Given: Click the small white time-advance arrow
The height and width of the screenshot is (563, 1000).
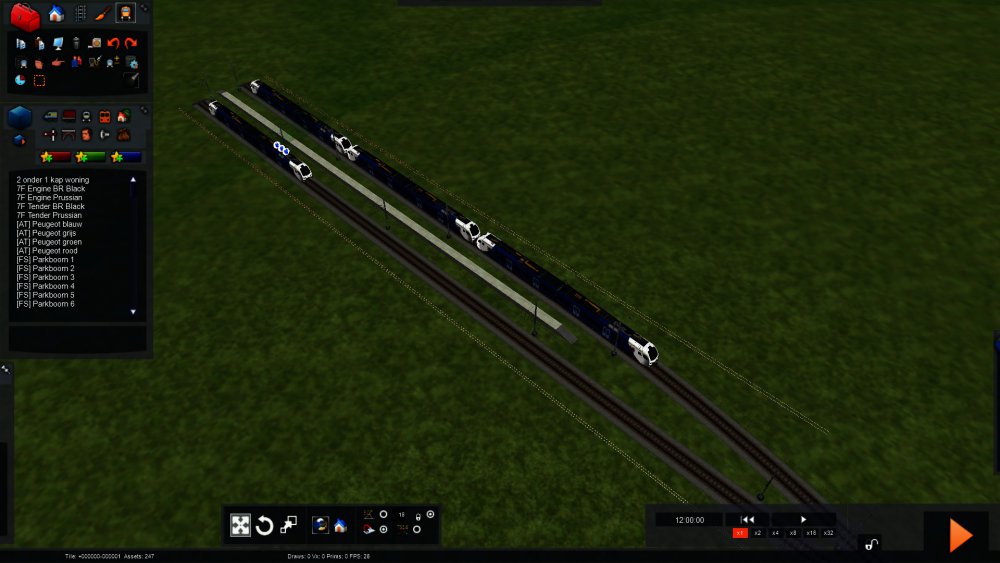Looking at the screenshot, I should coord(803,520).
